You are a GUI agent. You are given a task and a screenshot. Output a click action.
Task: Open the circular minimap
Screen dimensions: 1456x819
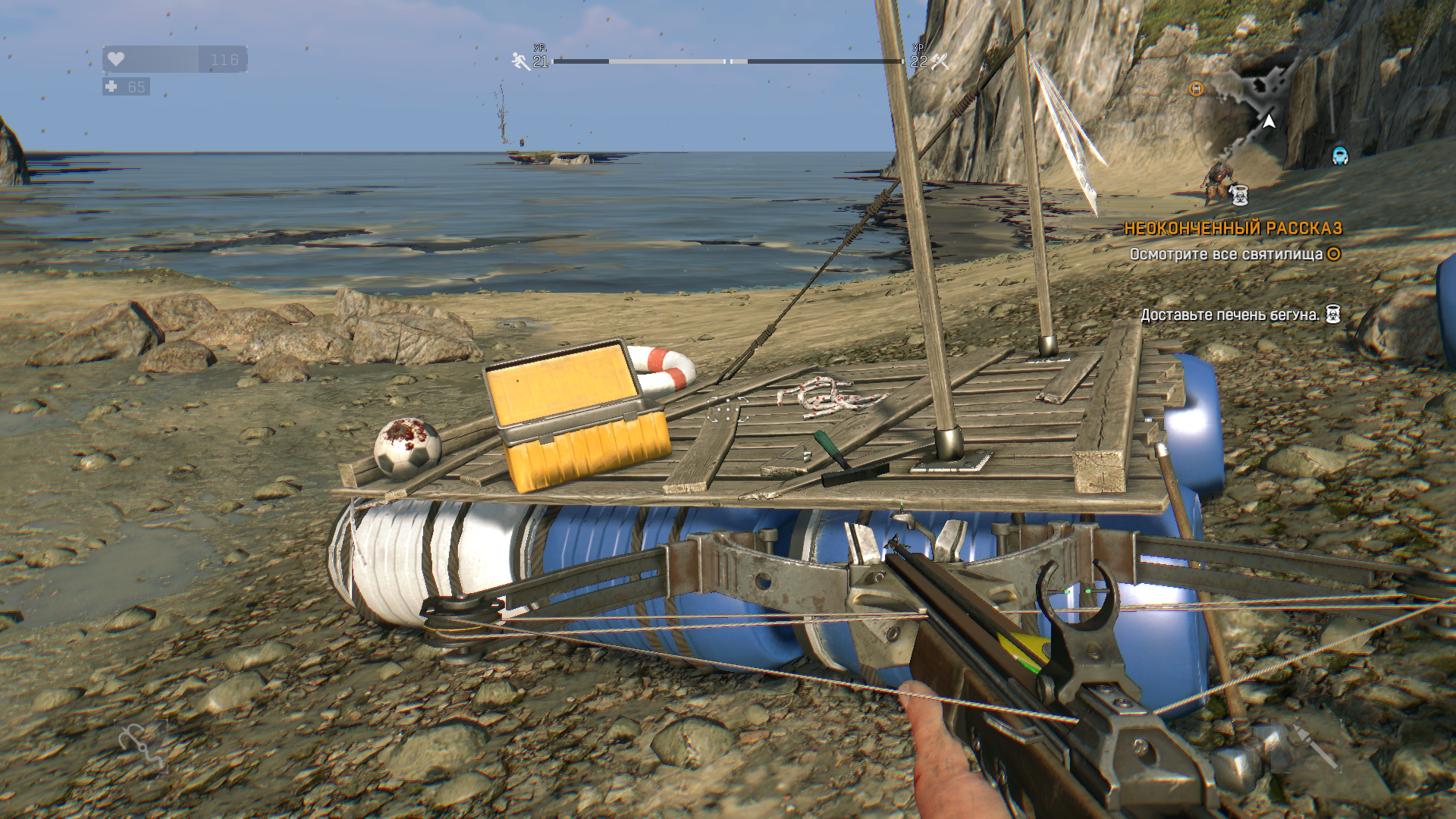tap(1268, 121)
